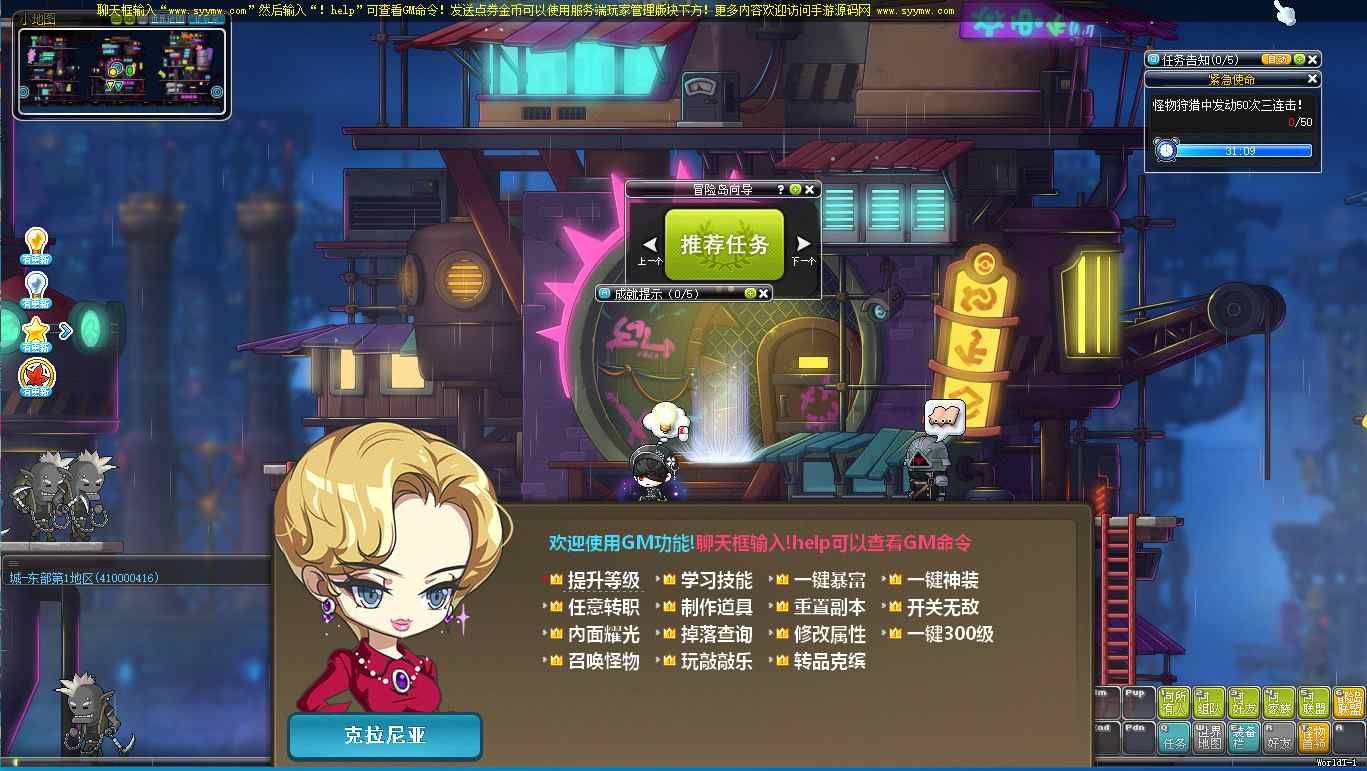The height and width of the screenshot is (771, 1367).
Task: Open the 怪物首领 boss icon
Action: pos(1312,737)
